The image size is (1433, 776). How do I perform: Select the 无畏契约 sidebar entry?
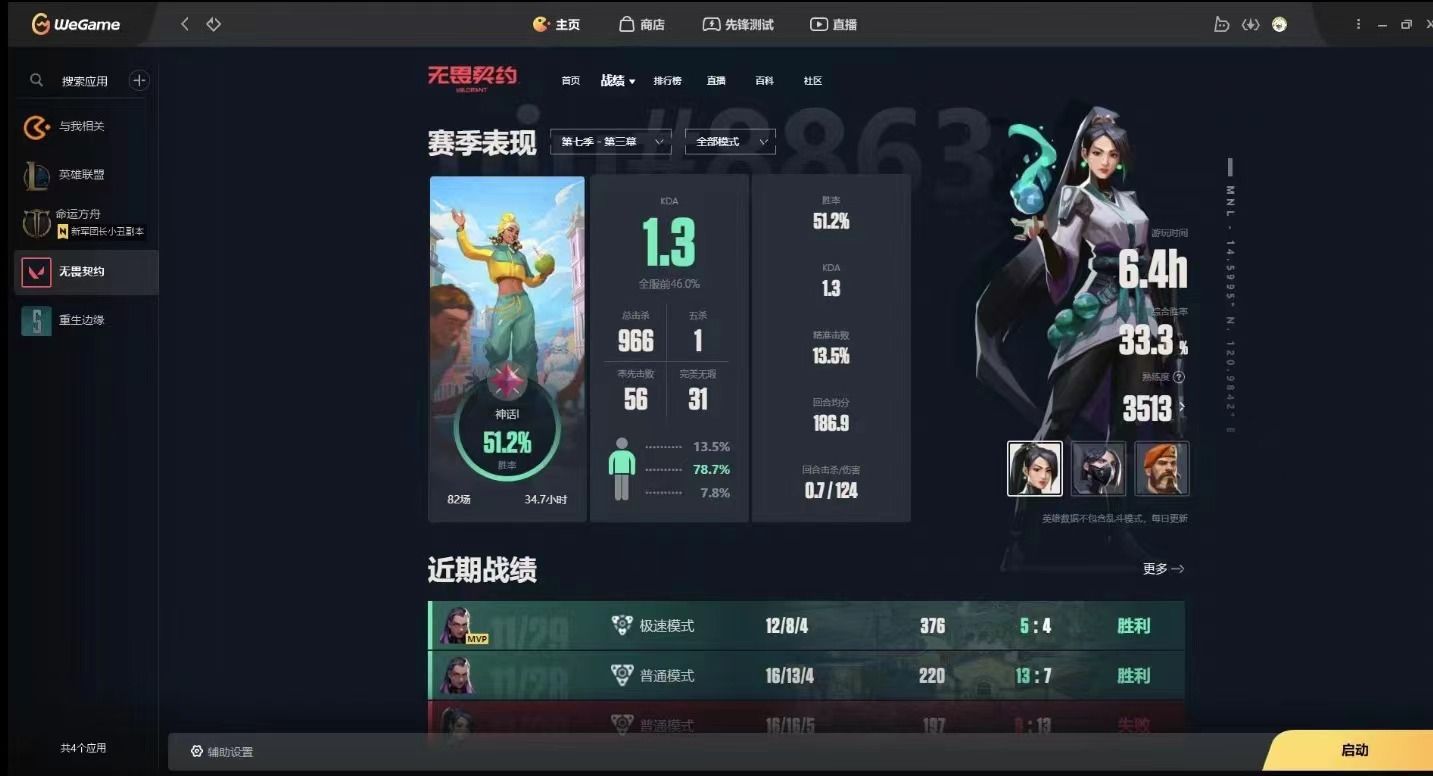[83, 271]
